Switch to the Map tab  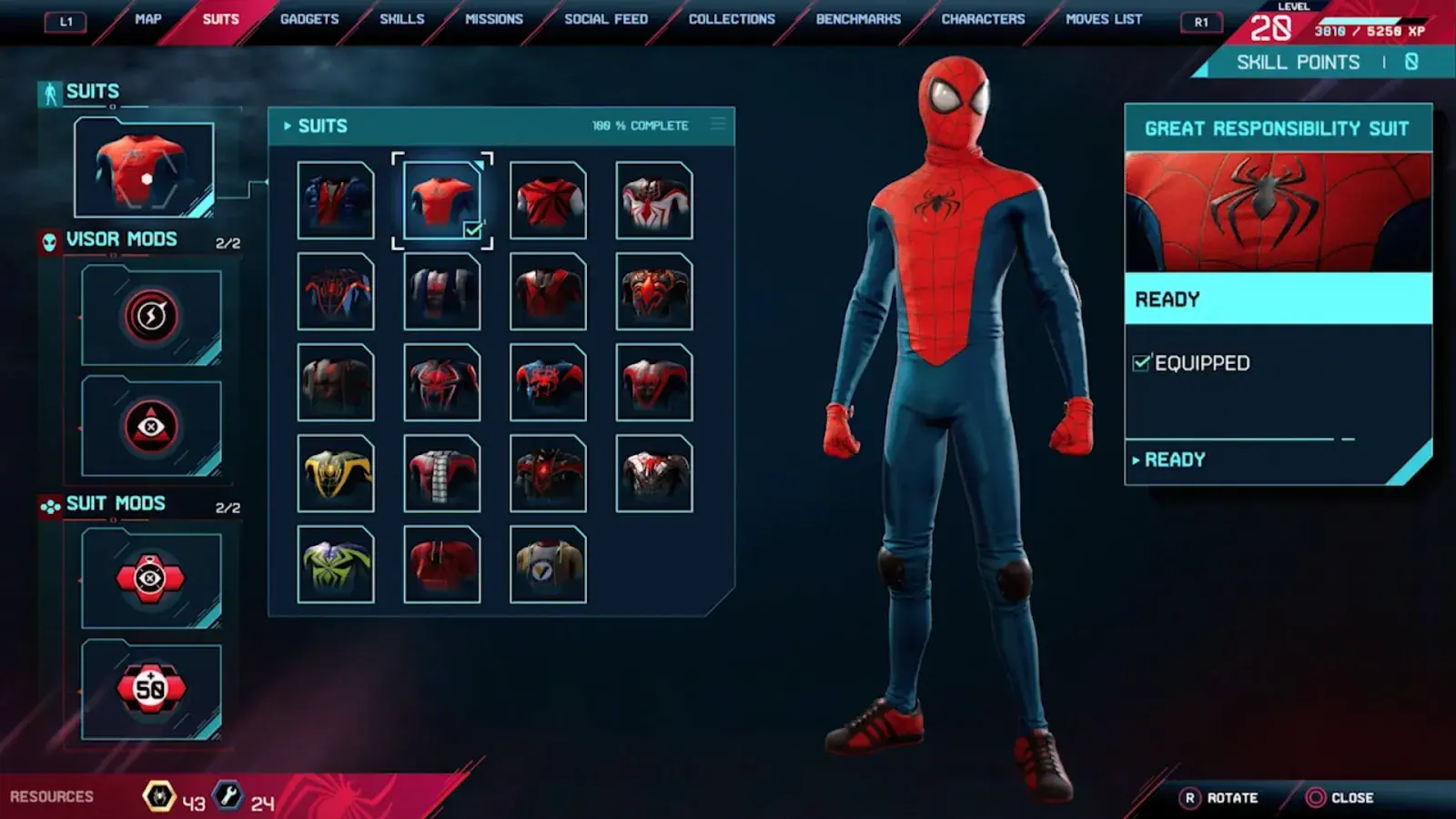click(147, 19)
